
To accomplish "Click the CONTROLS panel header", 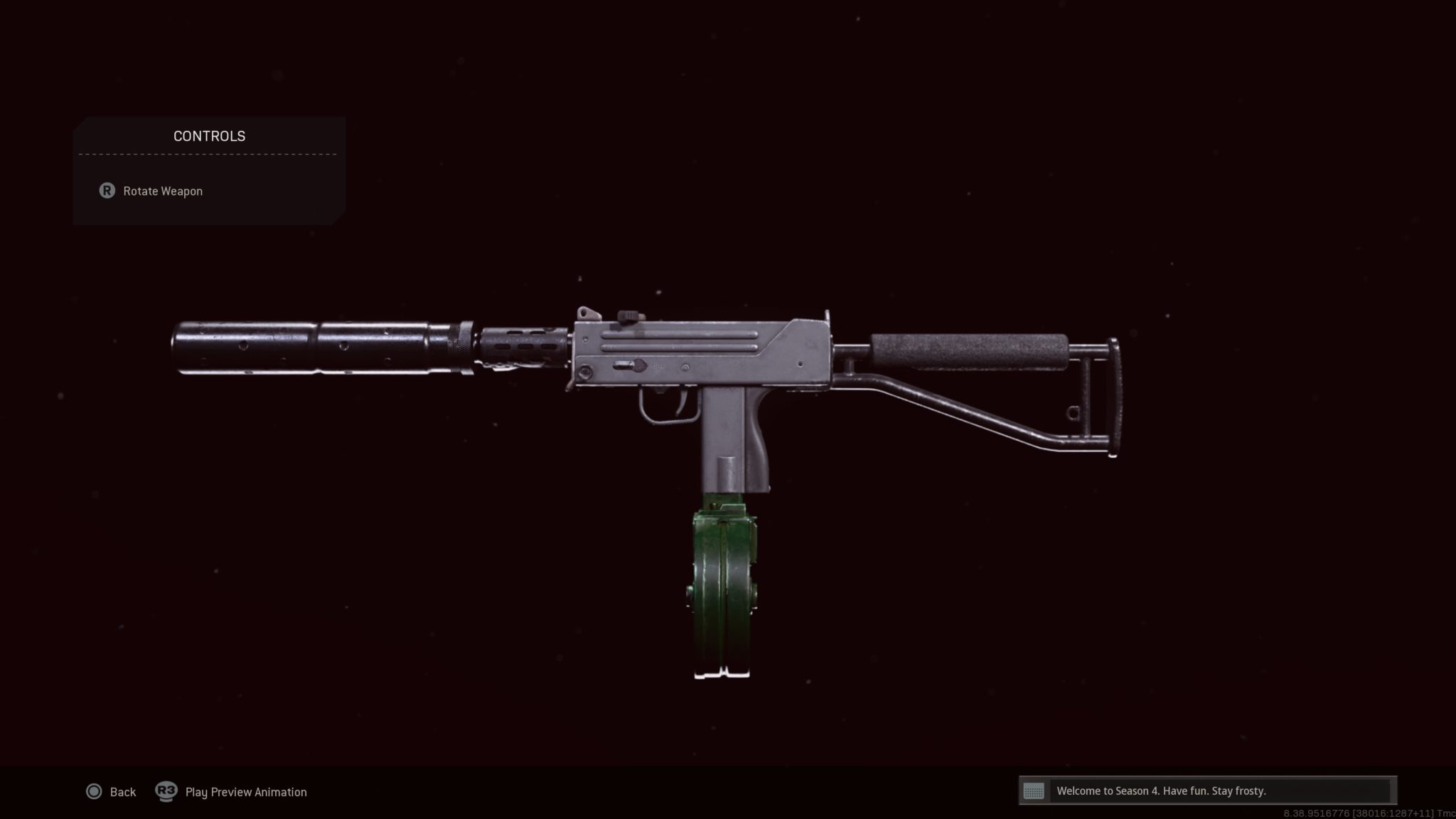I will 208,136.
